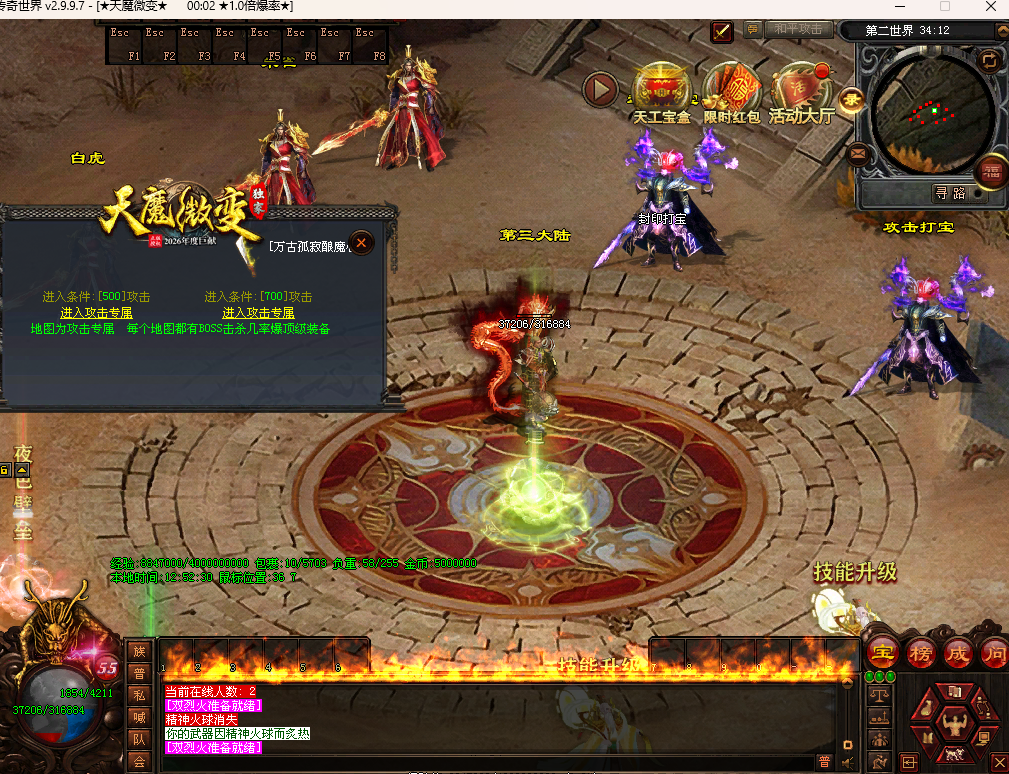Open the mail envelope icon
The height and width of the screenshot is (774, 1009).
click(x=857, y=154)
